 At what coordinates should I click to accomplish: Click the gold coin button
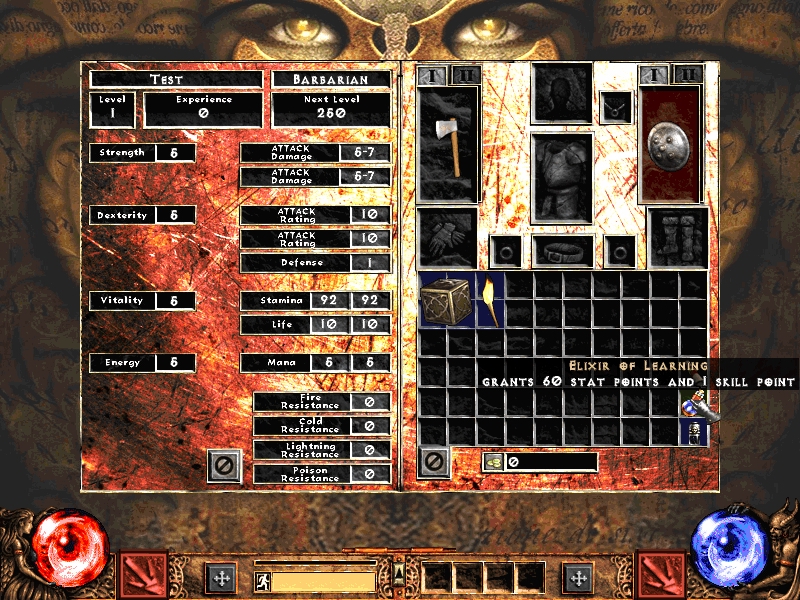coord(494,462)
